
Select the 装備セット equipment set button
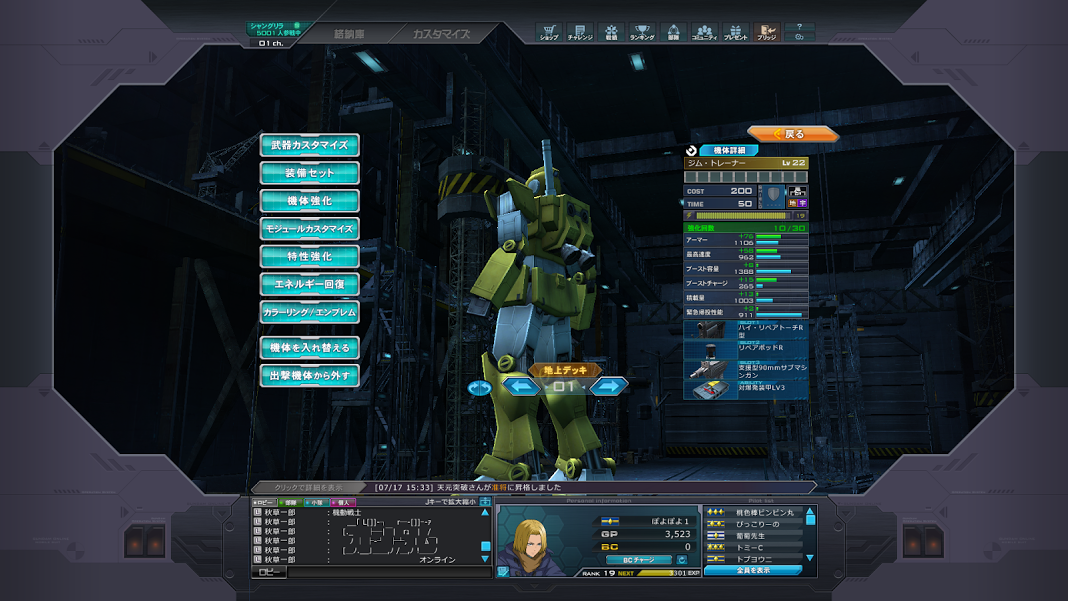click(310, 173)
